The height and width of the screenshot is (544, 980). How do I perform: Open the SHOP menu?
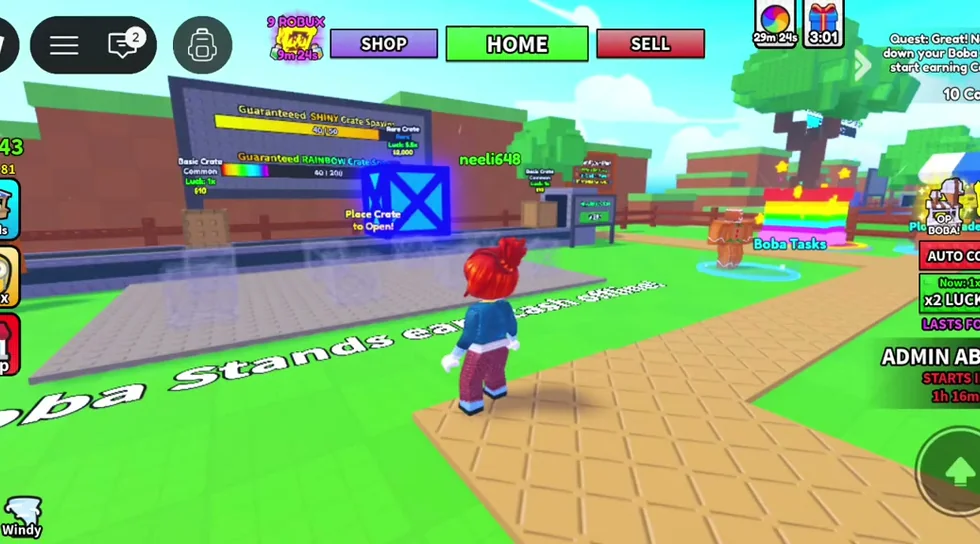(384, 44)
